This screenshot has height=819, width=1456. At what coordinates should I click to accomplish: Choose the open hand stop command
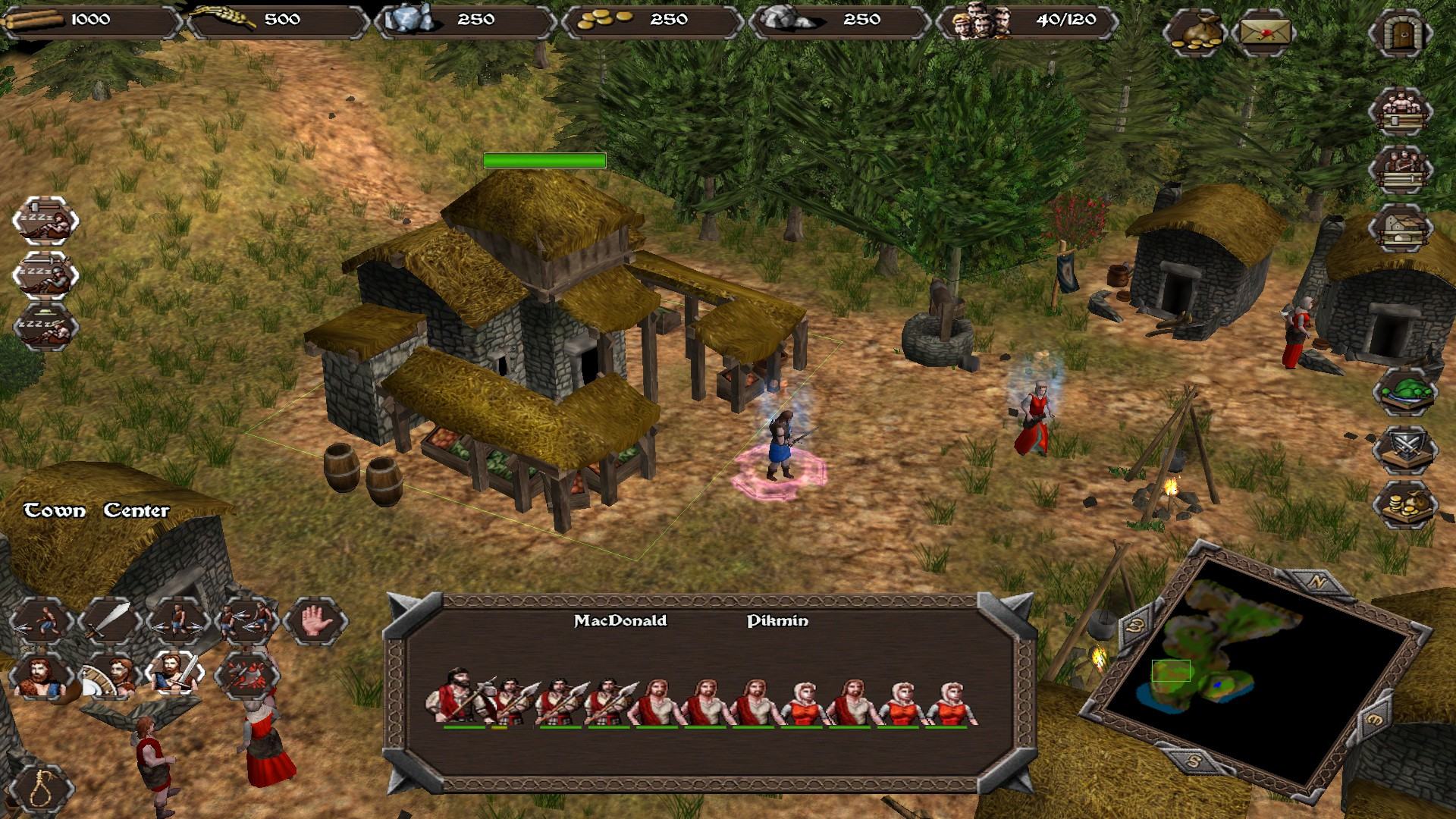click(315, 621)
